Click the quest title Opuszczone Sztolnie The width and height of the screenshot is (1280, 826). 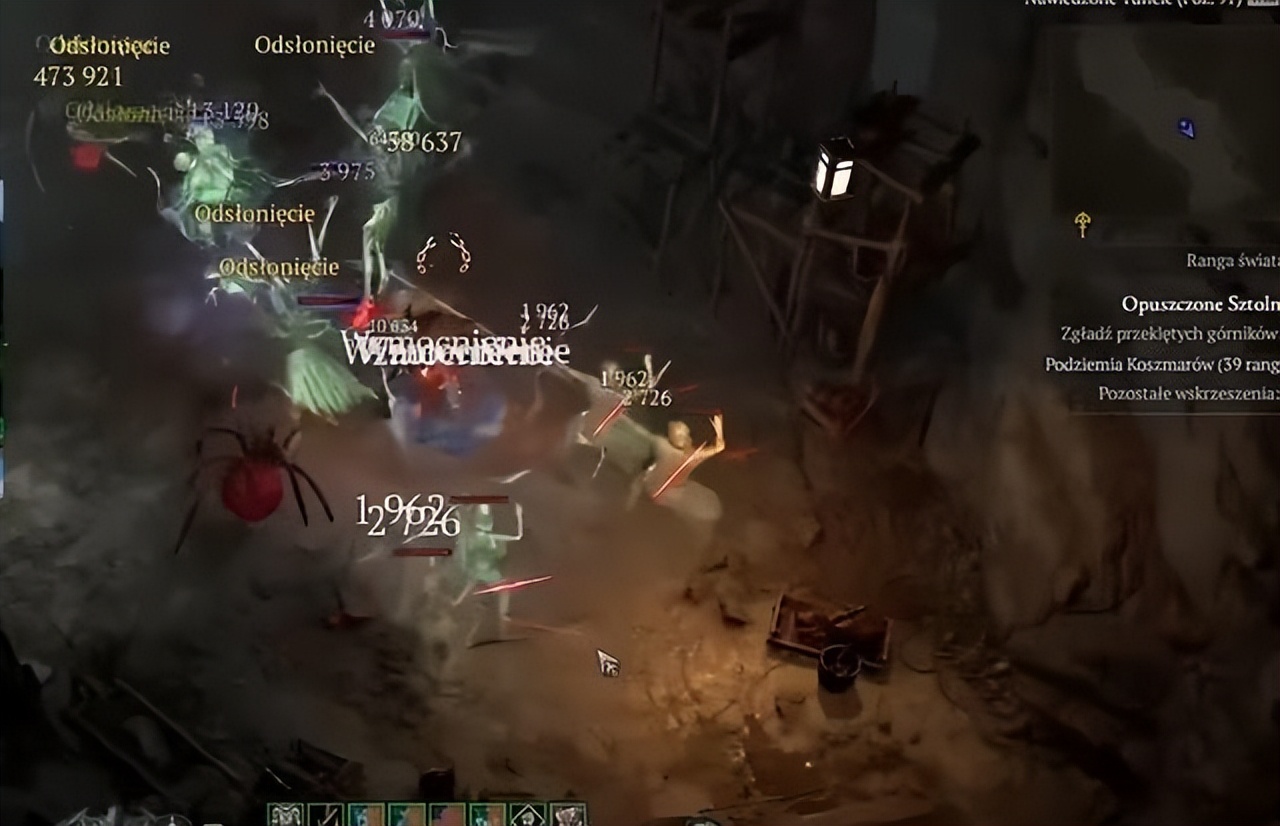pos(1198,305)
